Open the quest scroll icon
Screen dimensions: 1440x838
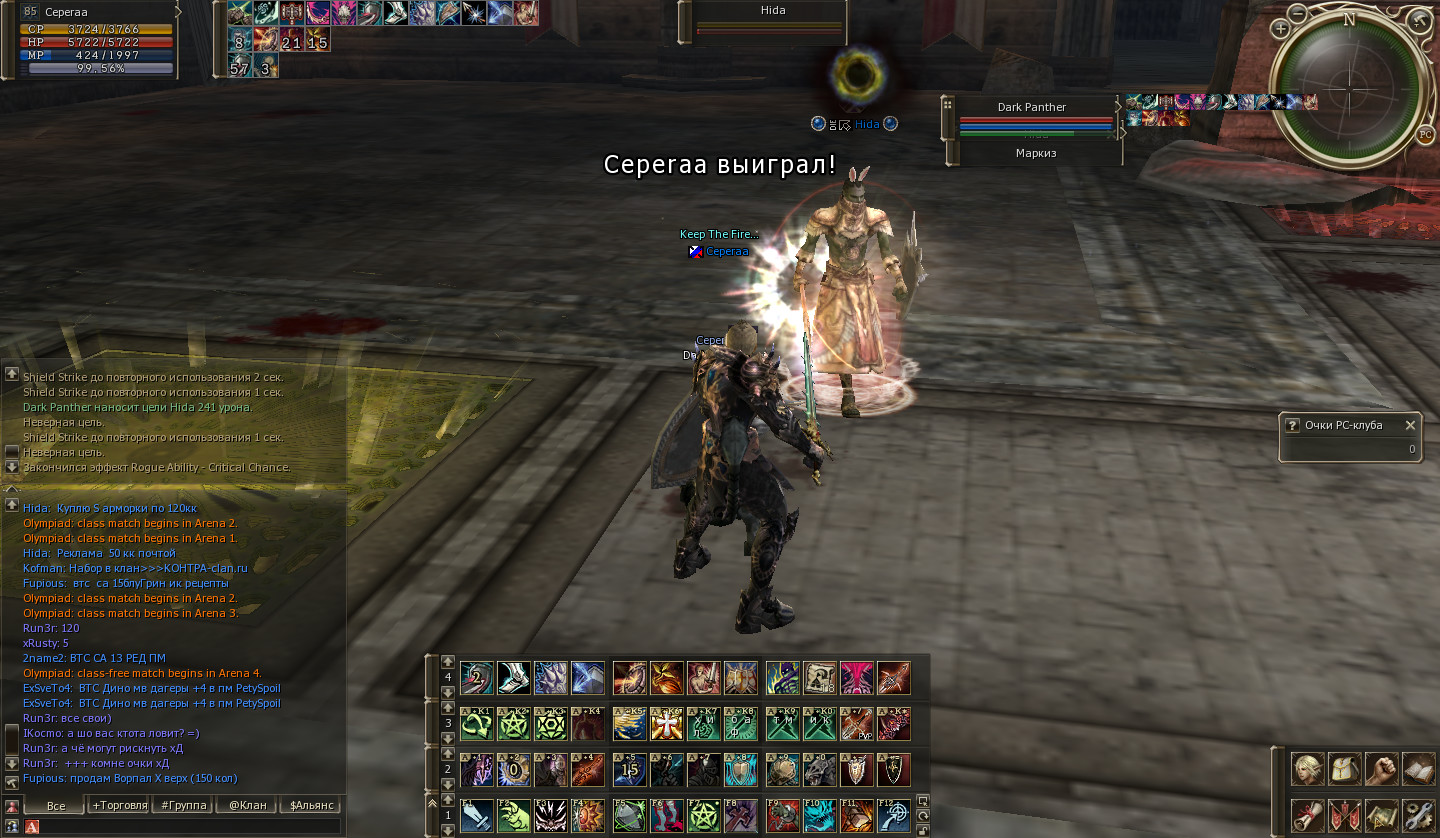coord(1308,815)
